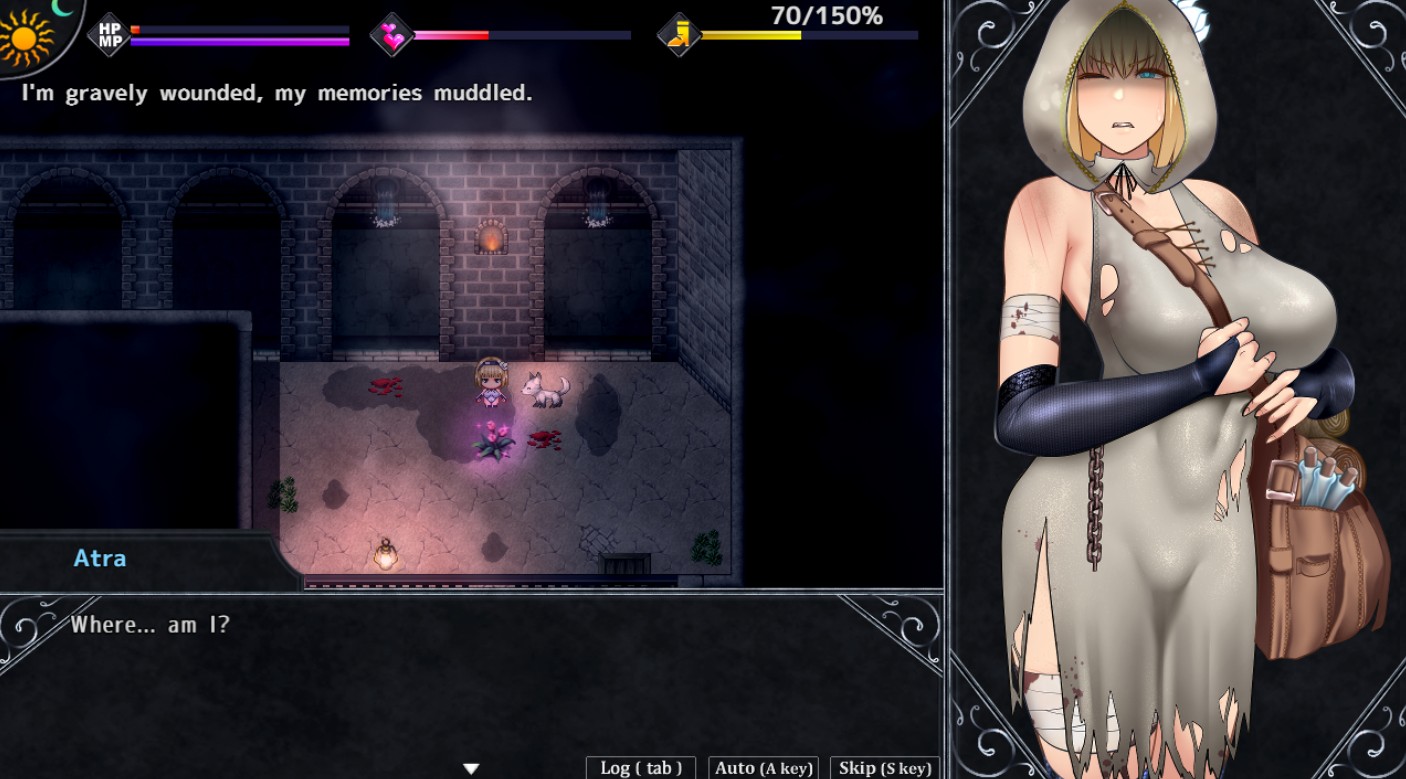The height and width of the screenshot is (779, 1406).
Task: Click the Atra name label on the dialogue box
Action: [x=99, y=558]
